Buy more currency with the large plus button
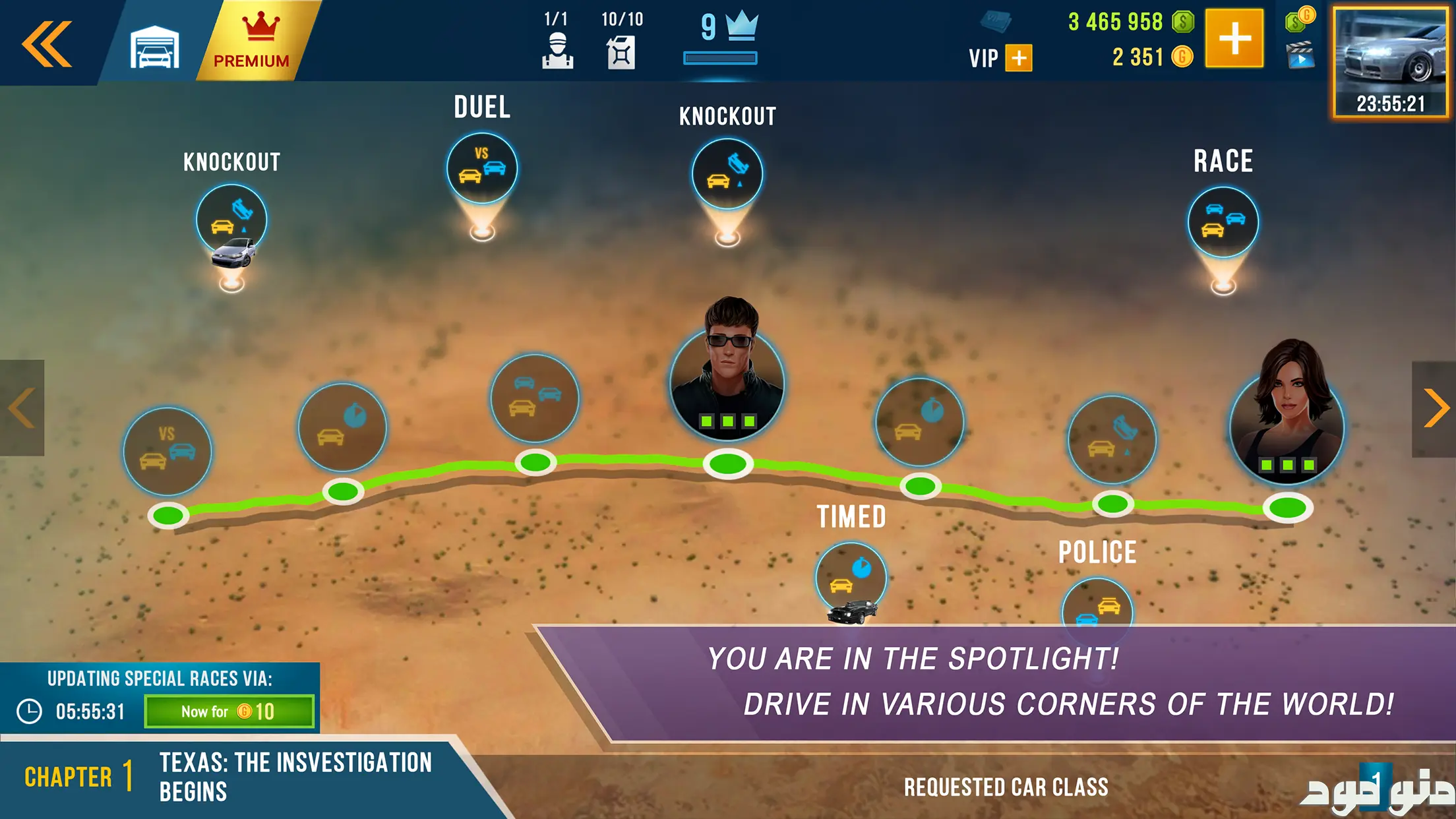Screen dimensions: 1456x819 [1234, 38]
